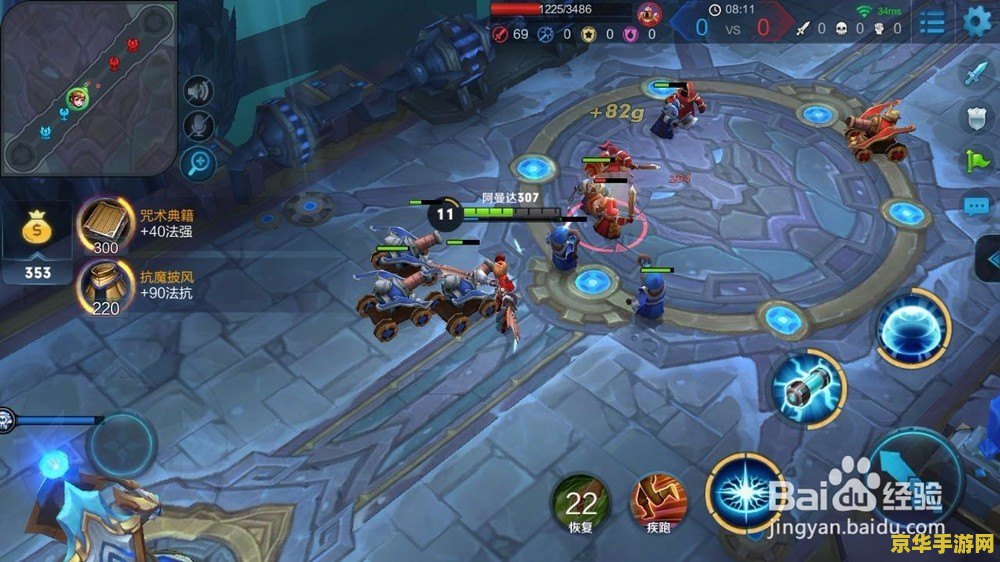Tap the magnifier zoom button

[x=199, y=161]
